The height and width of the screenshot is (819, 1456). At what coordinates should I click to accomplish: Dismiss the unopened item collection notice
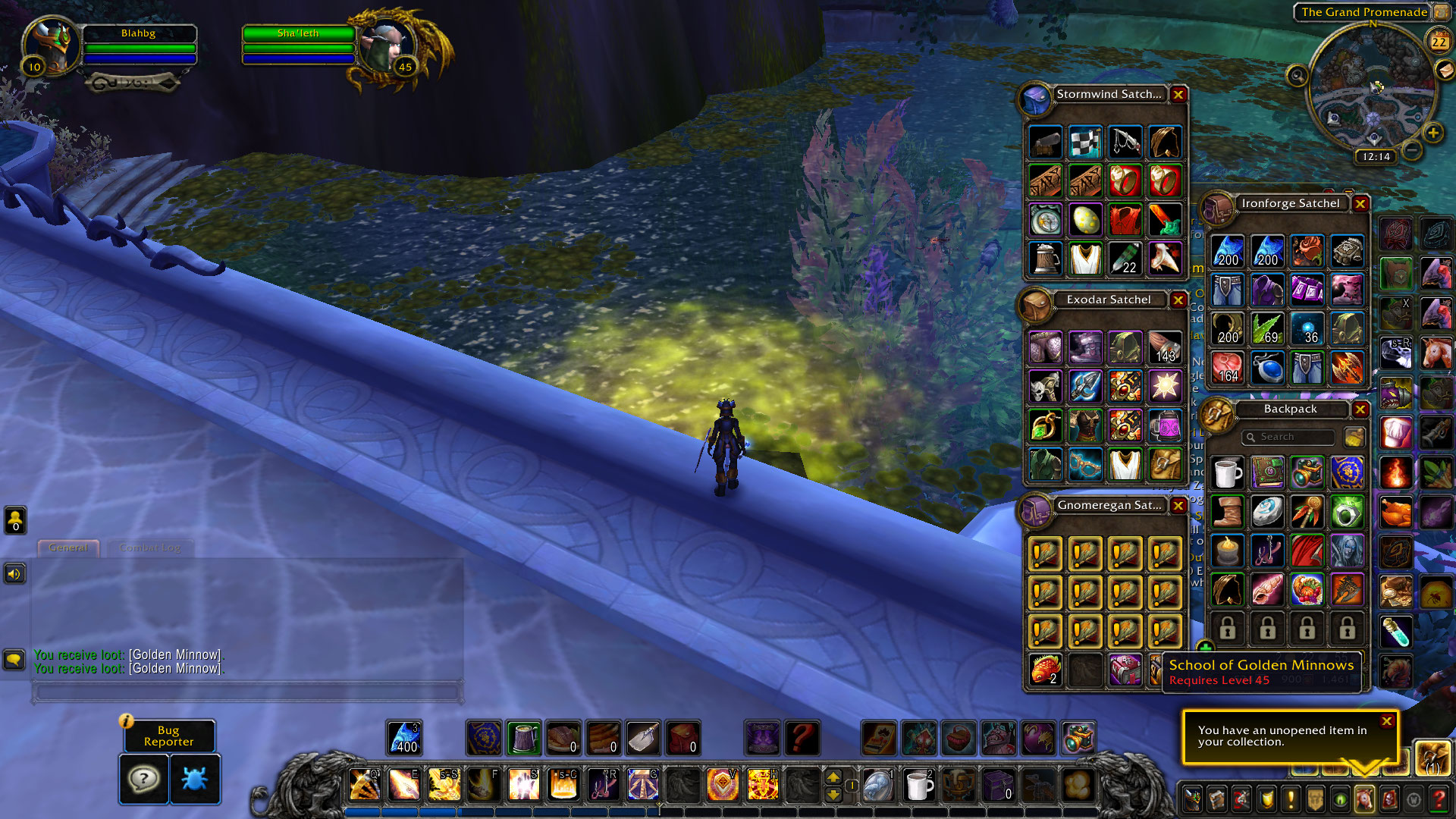pos(1386,721)
